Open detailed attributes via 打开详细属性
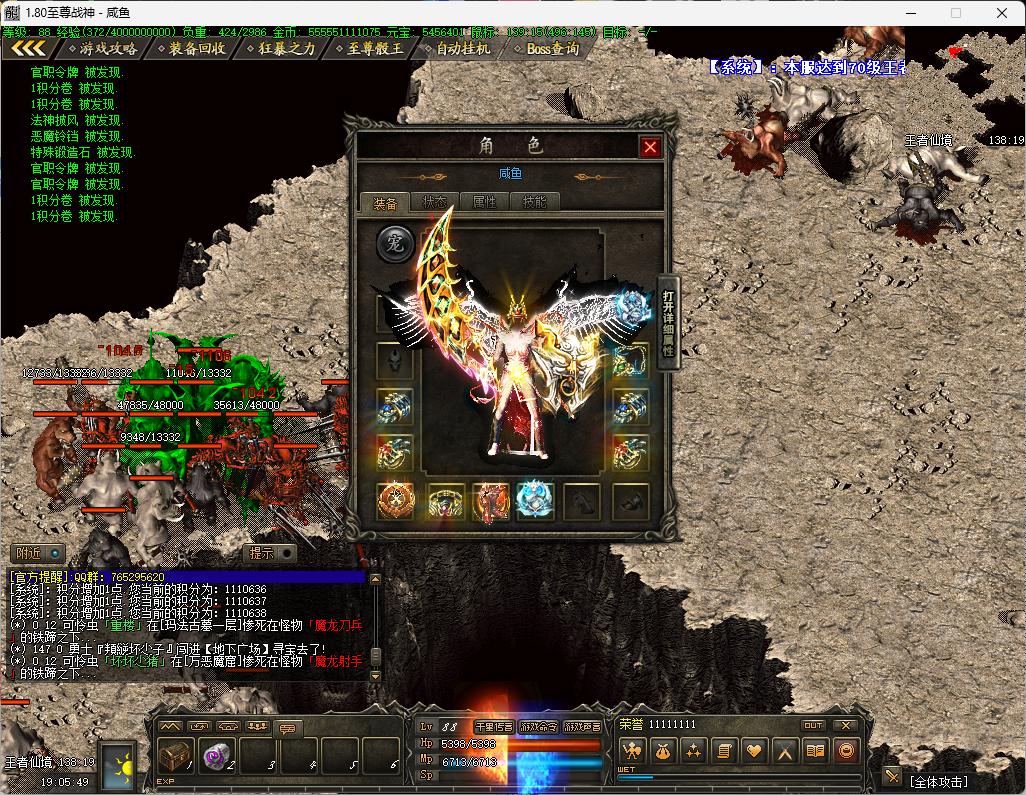 668,323
